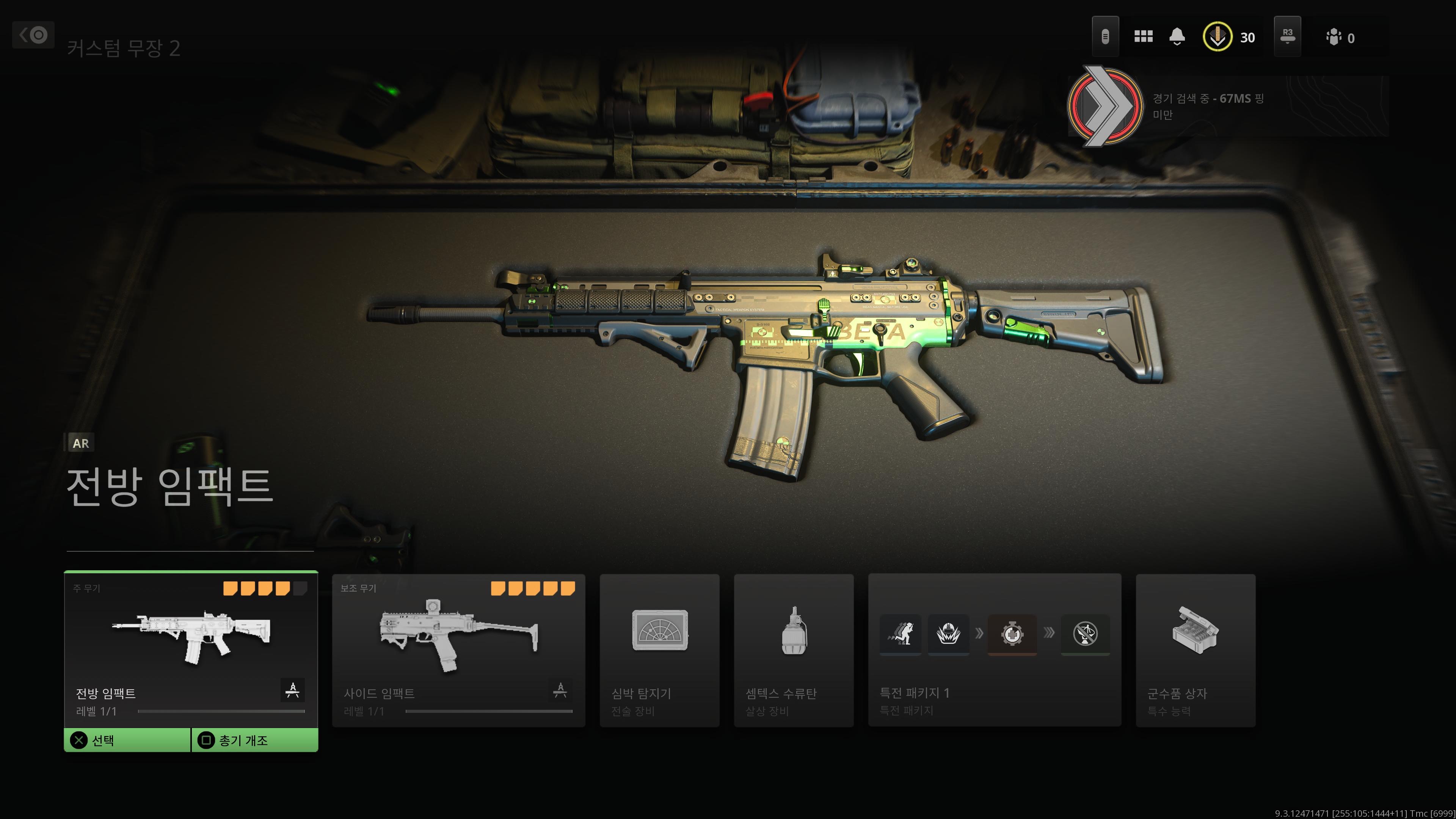This screenshot has width=1456, height=819.
Task: Go back using the top-left arrow
Action: click(33, 35)
